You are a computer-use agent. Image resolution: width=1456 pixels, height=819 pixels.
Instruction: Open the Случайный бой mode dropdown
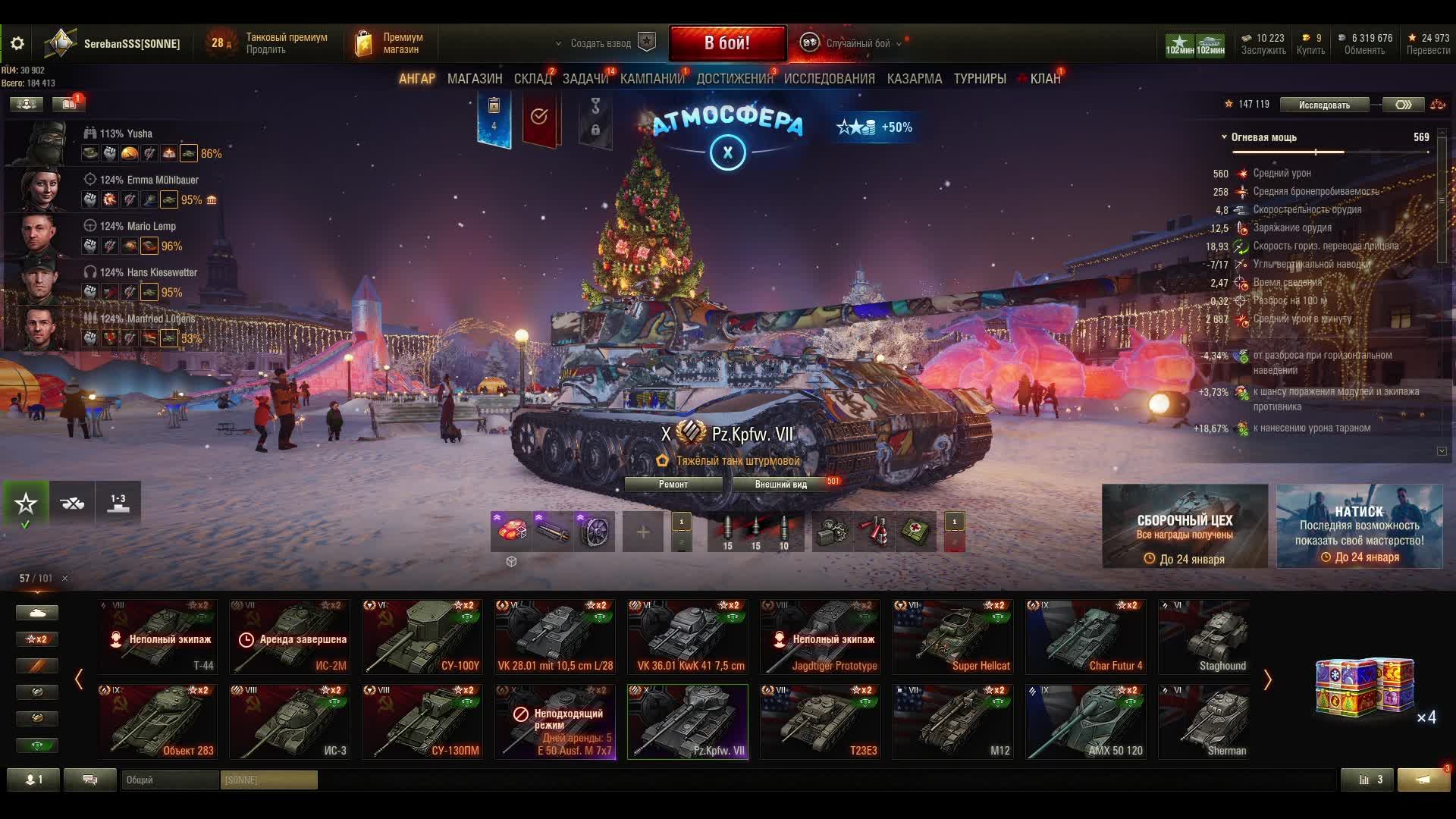tap(858, 44)
